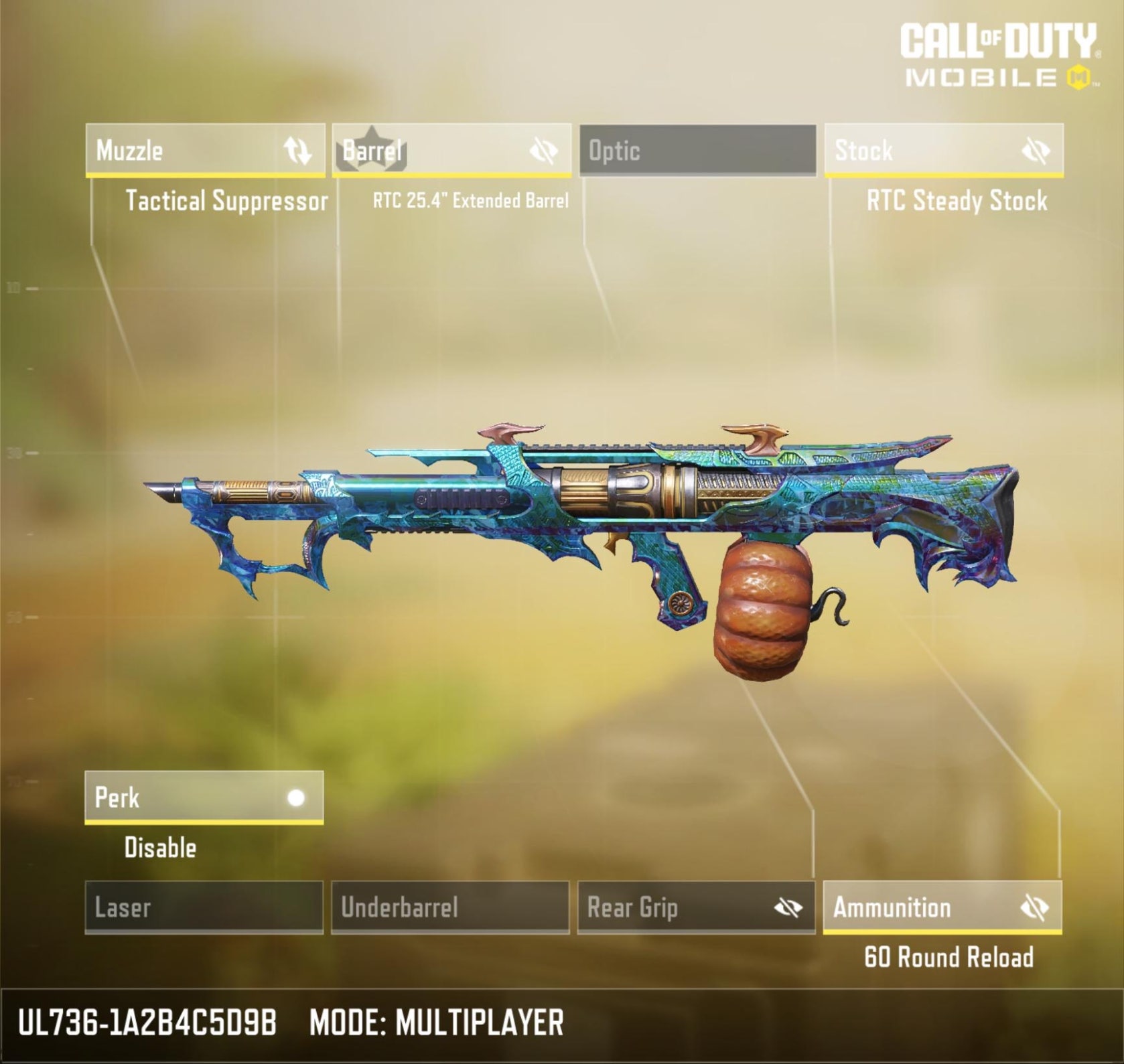Open the Underbarrel attachment slot

pyautogui.click(x=450, y=907)
